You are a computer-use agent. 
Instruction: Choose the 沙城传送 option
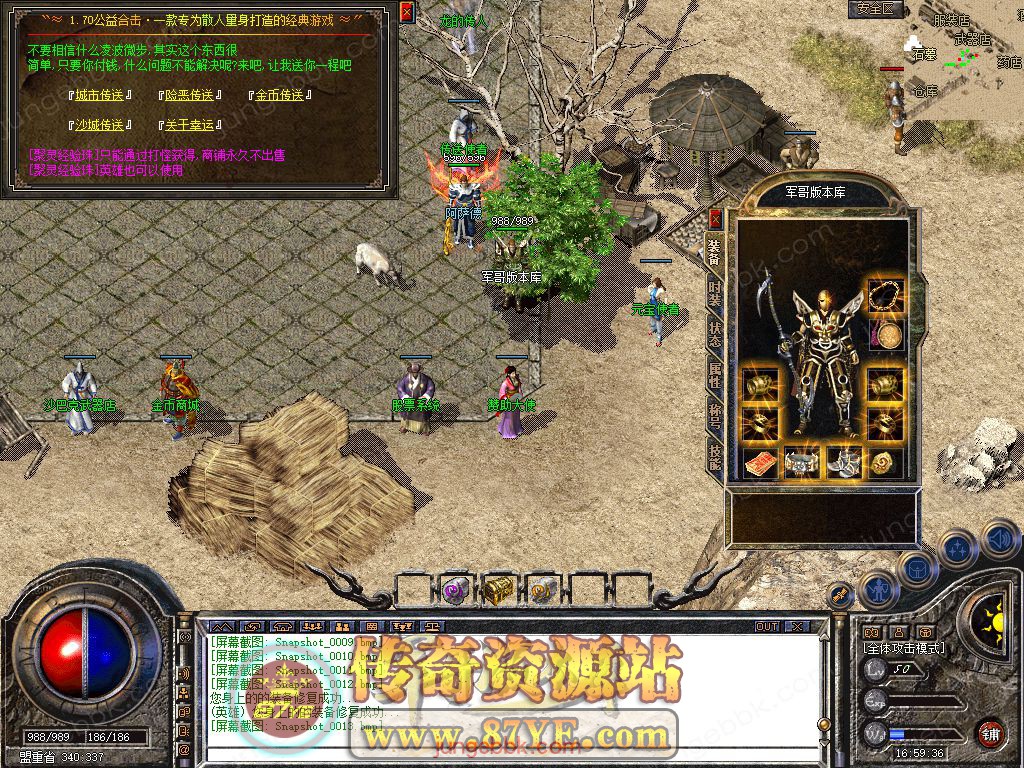click(x=99, y=126)
